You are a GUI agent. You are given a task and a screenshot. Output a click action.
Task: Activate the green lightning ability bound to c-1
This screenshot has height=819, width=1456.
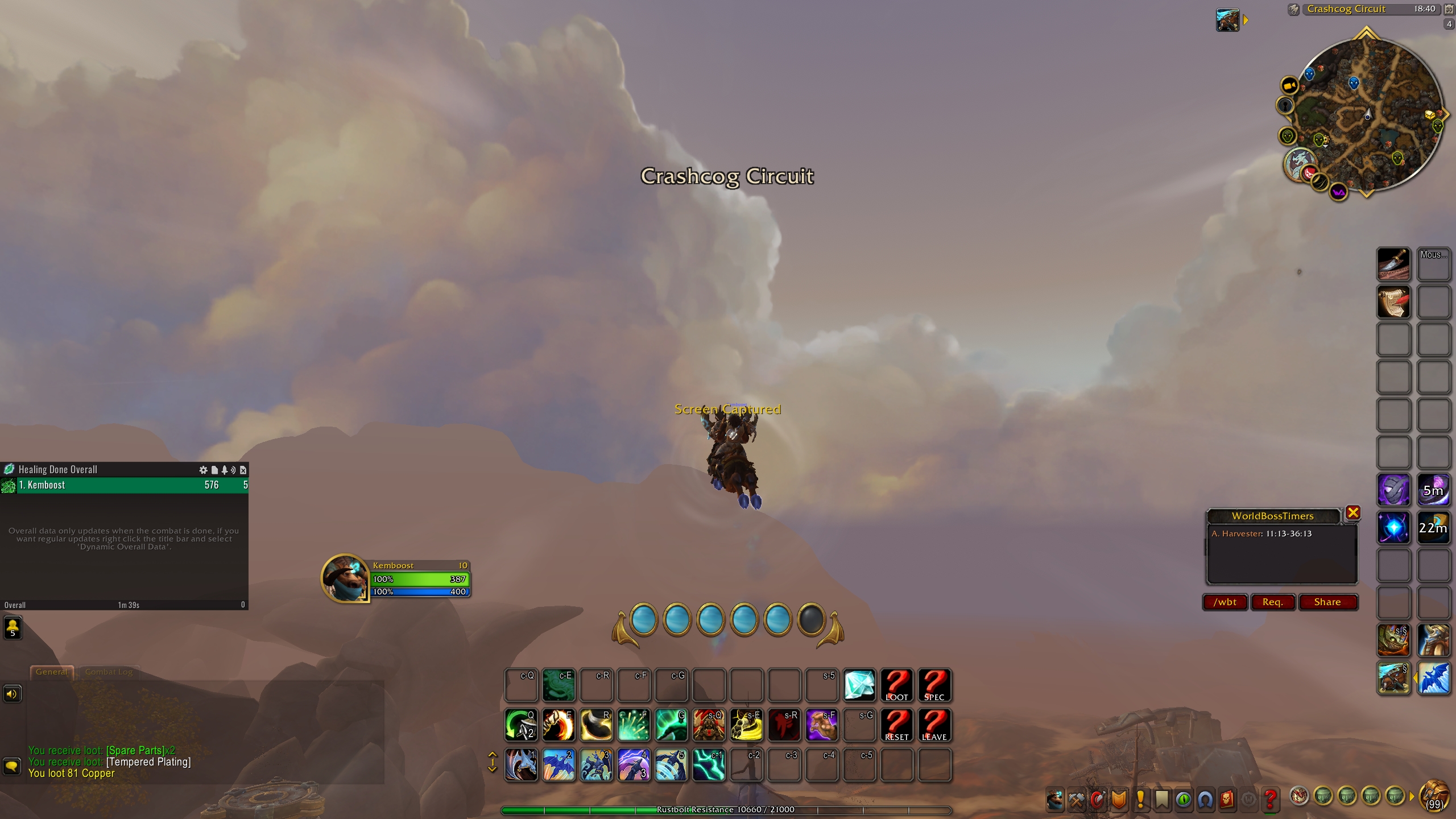(x=709, y=764)
